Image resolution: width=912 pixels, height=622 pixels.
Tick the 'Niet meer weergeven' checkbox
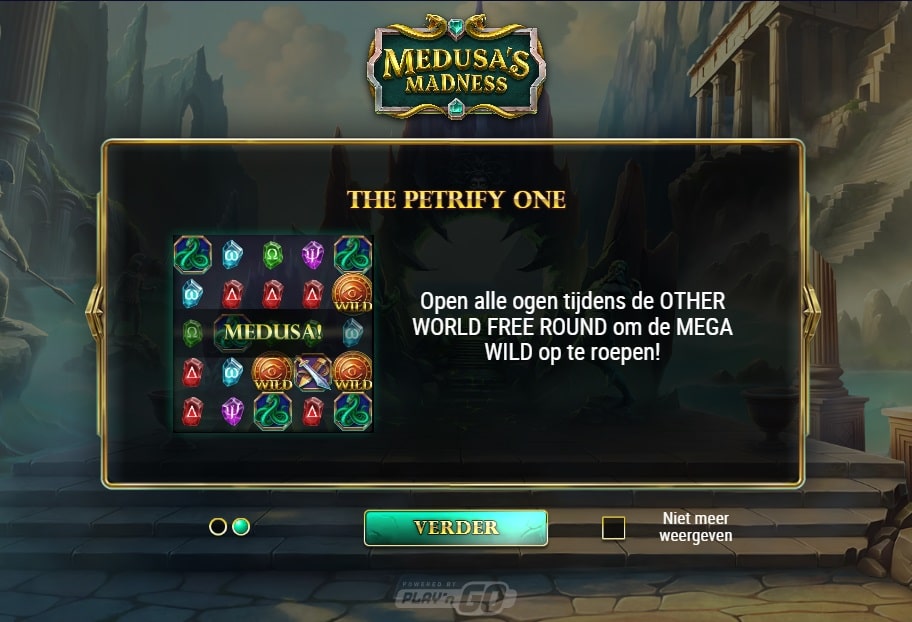[x=613, y=528]
